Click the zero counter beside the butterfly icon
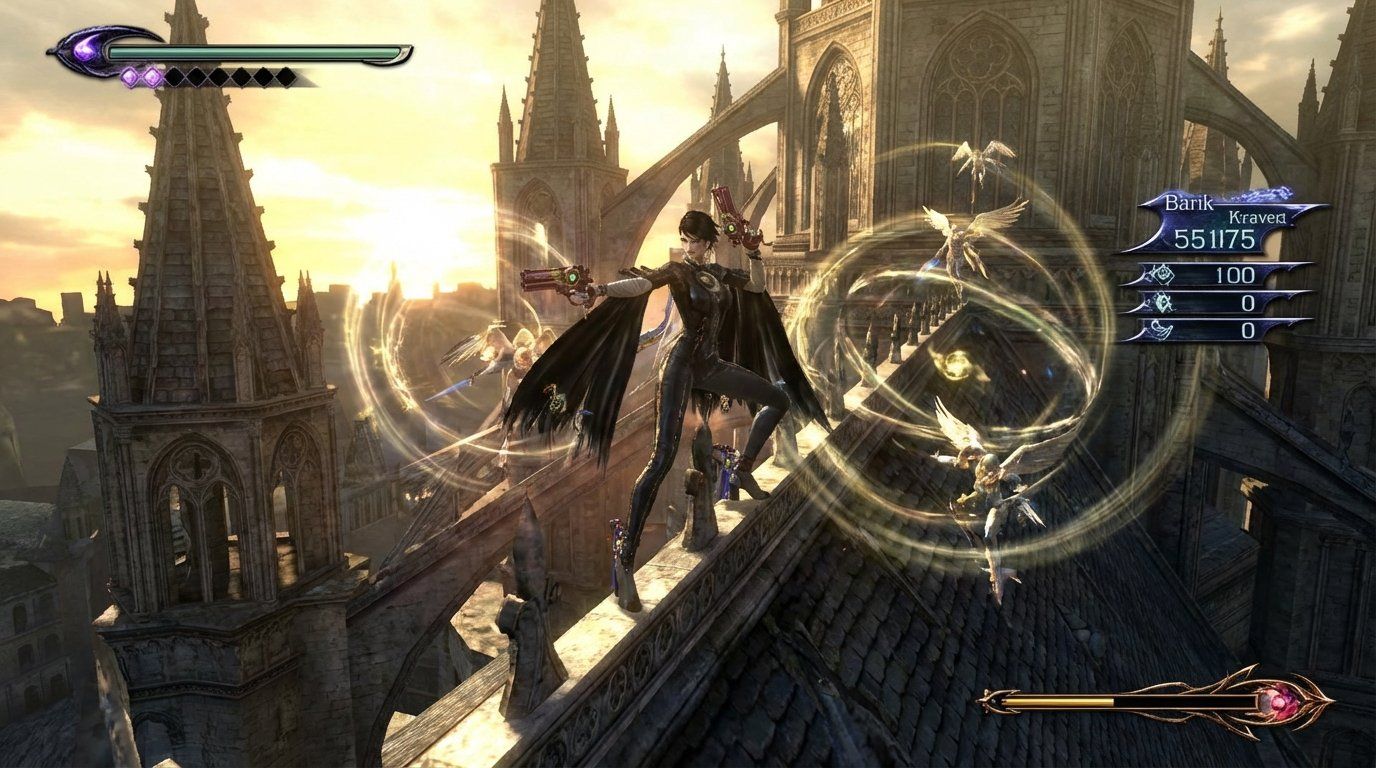Viewport: 1376px width, 768px height. [1248, 302]
